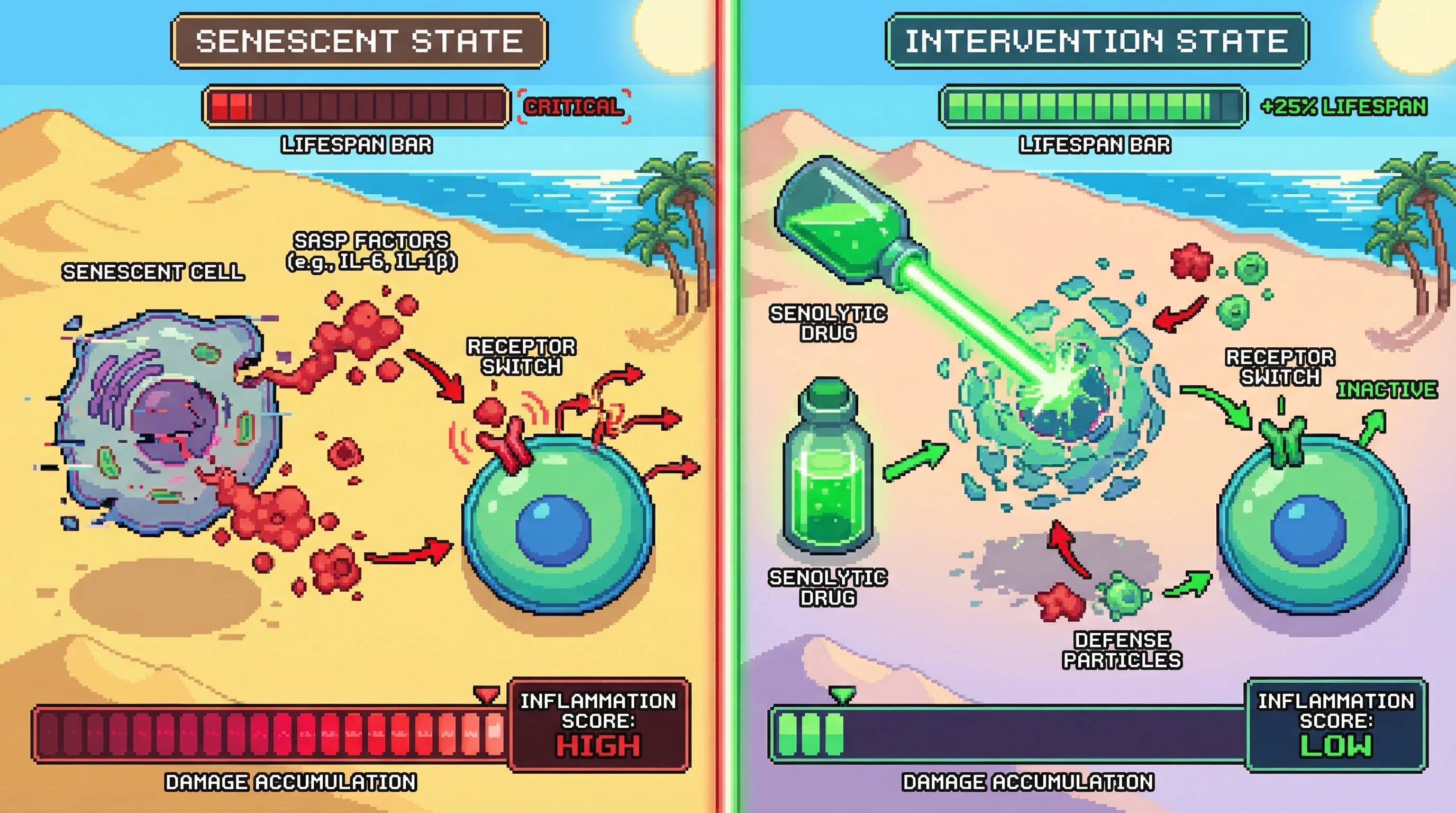Screen dimensions: 1456x813
Task: Click the red damage accumulation marker
Action: coord(486,694)
